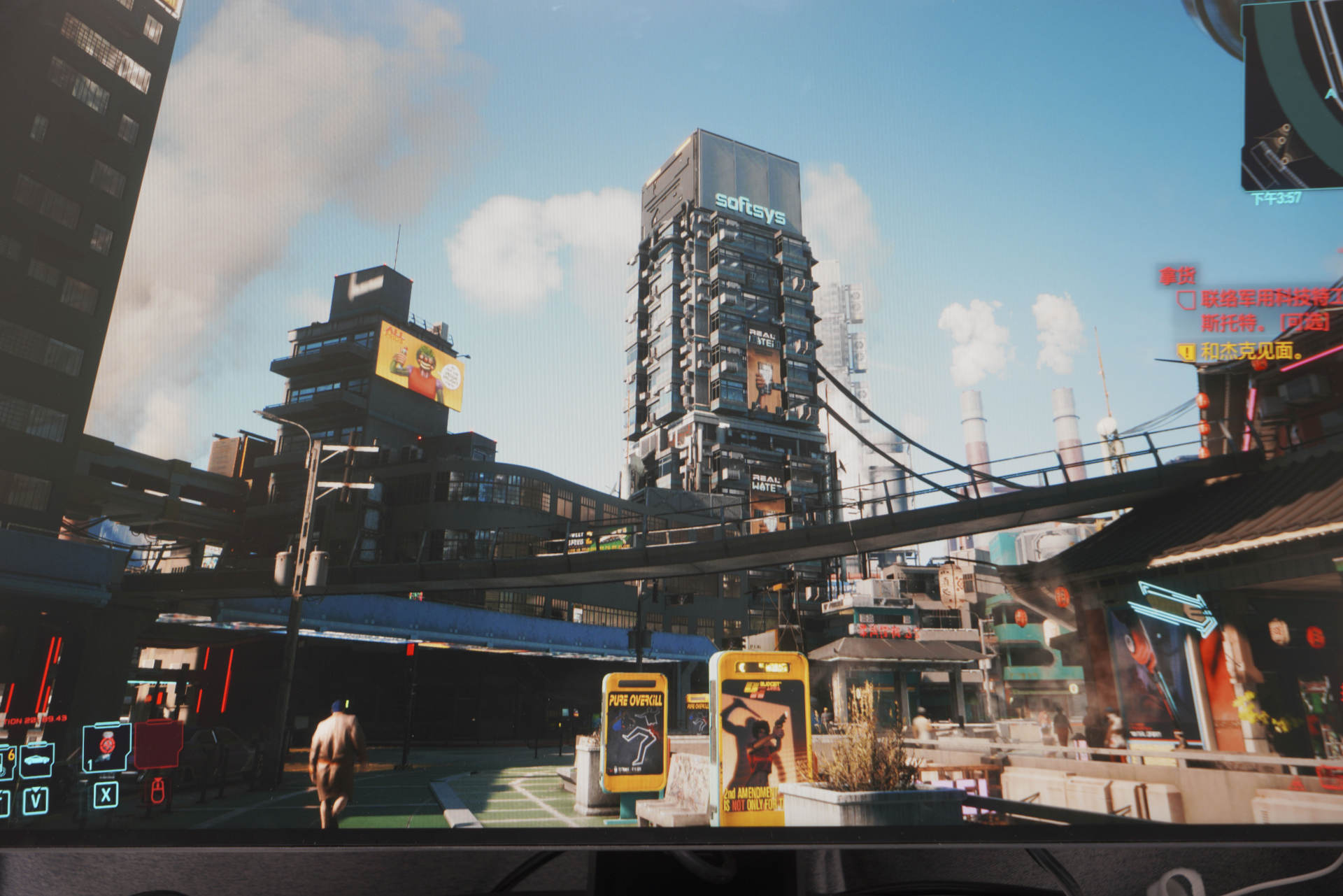Select the 和杰克见面 objective
Image resolution: width=1343 pixels, height=896 pixels.
[x=1251, y=351]
